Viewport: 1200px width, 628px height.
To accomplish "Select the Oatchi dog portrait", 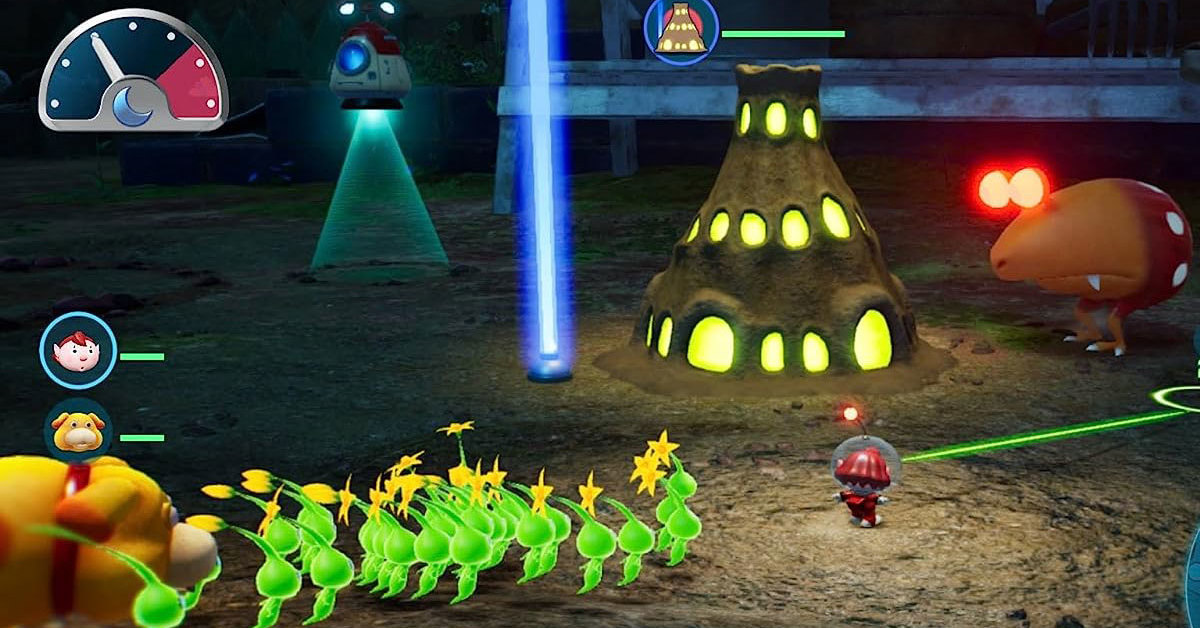I will click(78, 431).
